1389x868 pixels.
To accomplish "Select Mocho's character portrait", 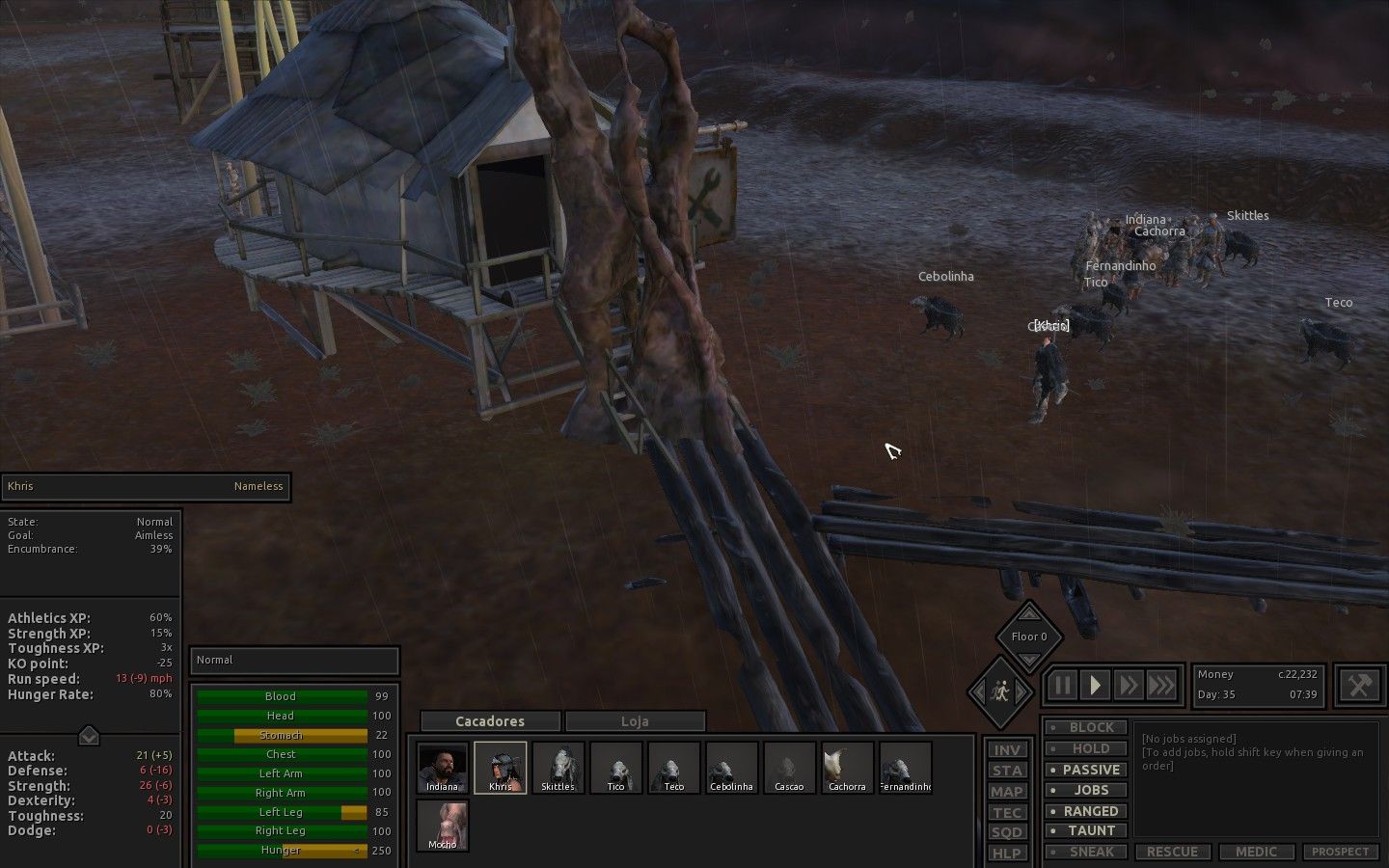I will 442,827.
